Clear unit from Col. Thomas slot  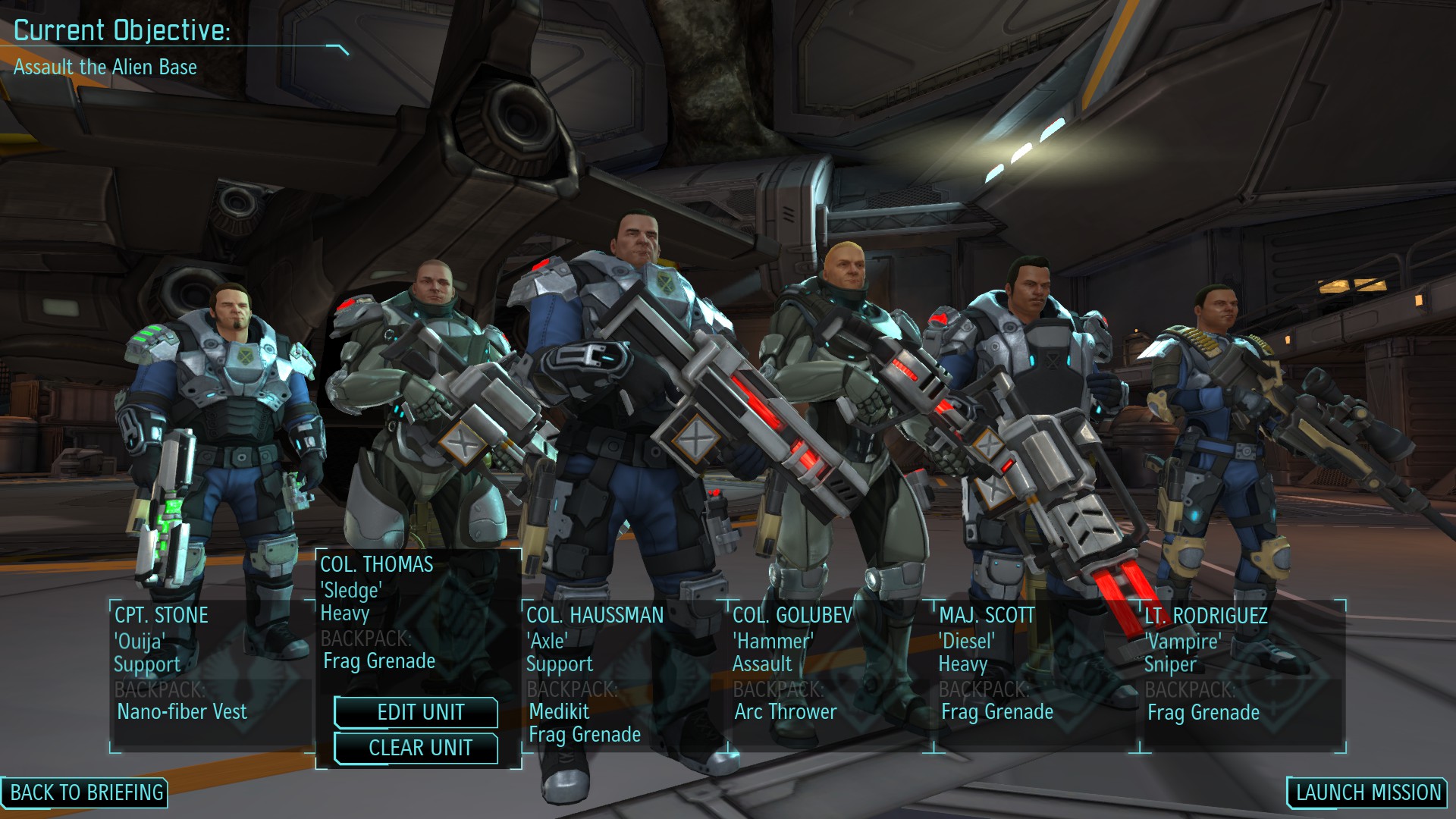416,748
